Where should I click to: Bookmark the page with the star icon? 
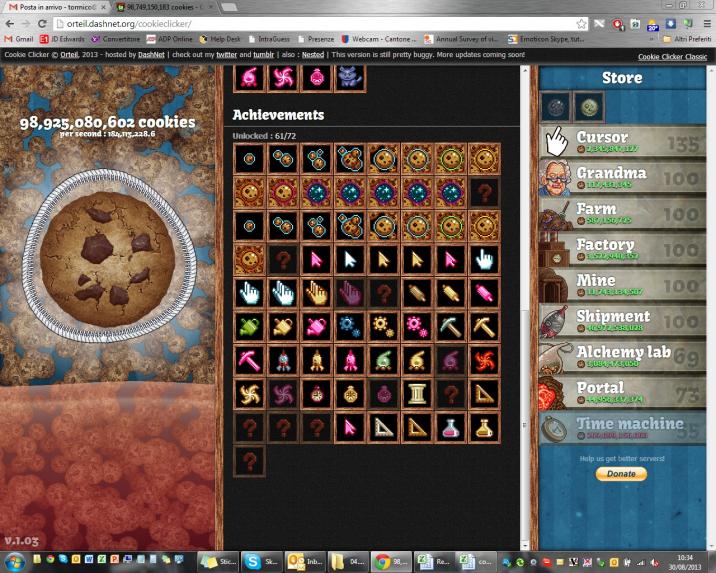click(582, 23)
